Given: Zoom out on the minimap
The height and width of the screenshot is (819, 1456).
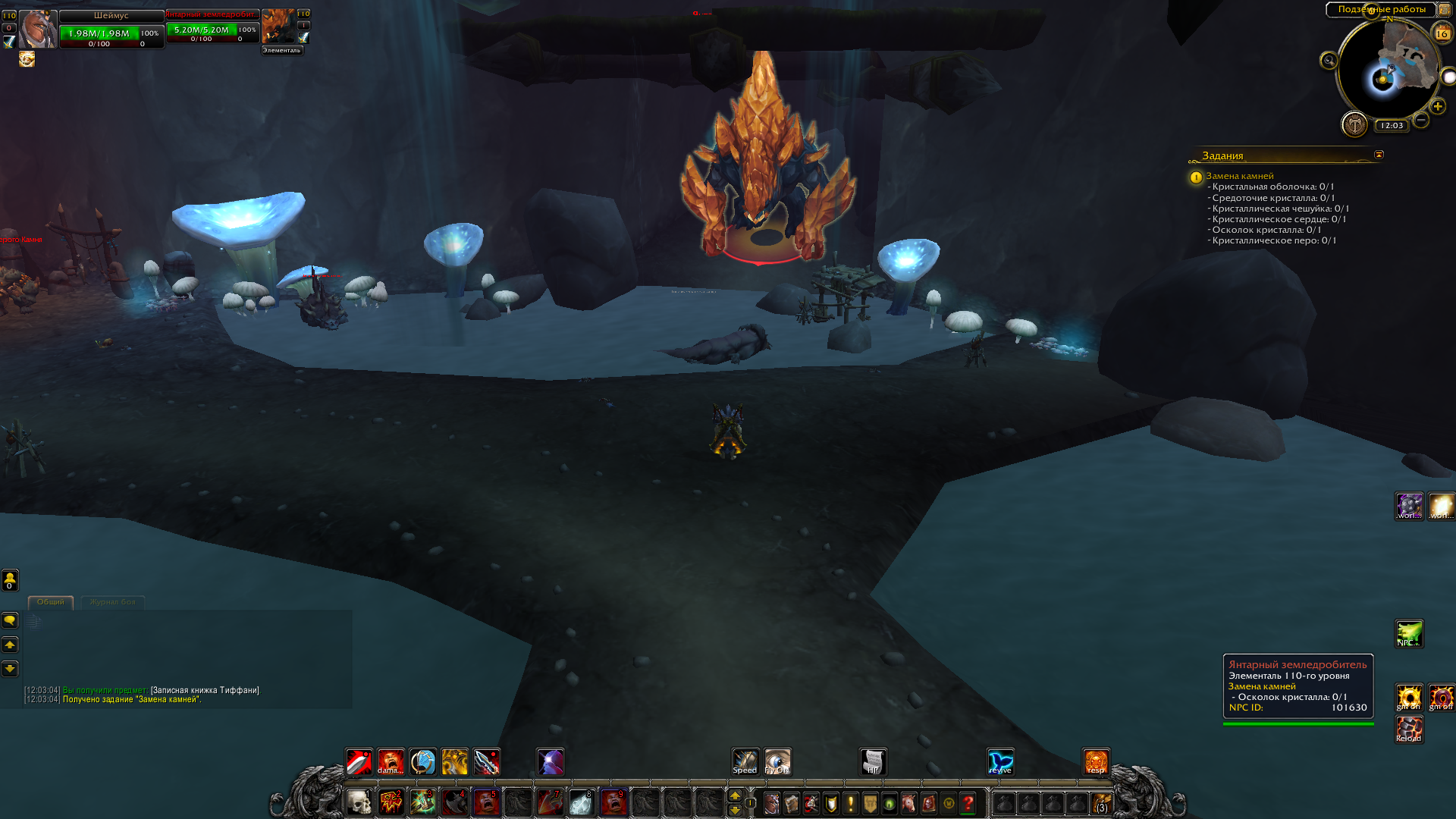Looking at the screenshot, I should click(1421, 120).
